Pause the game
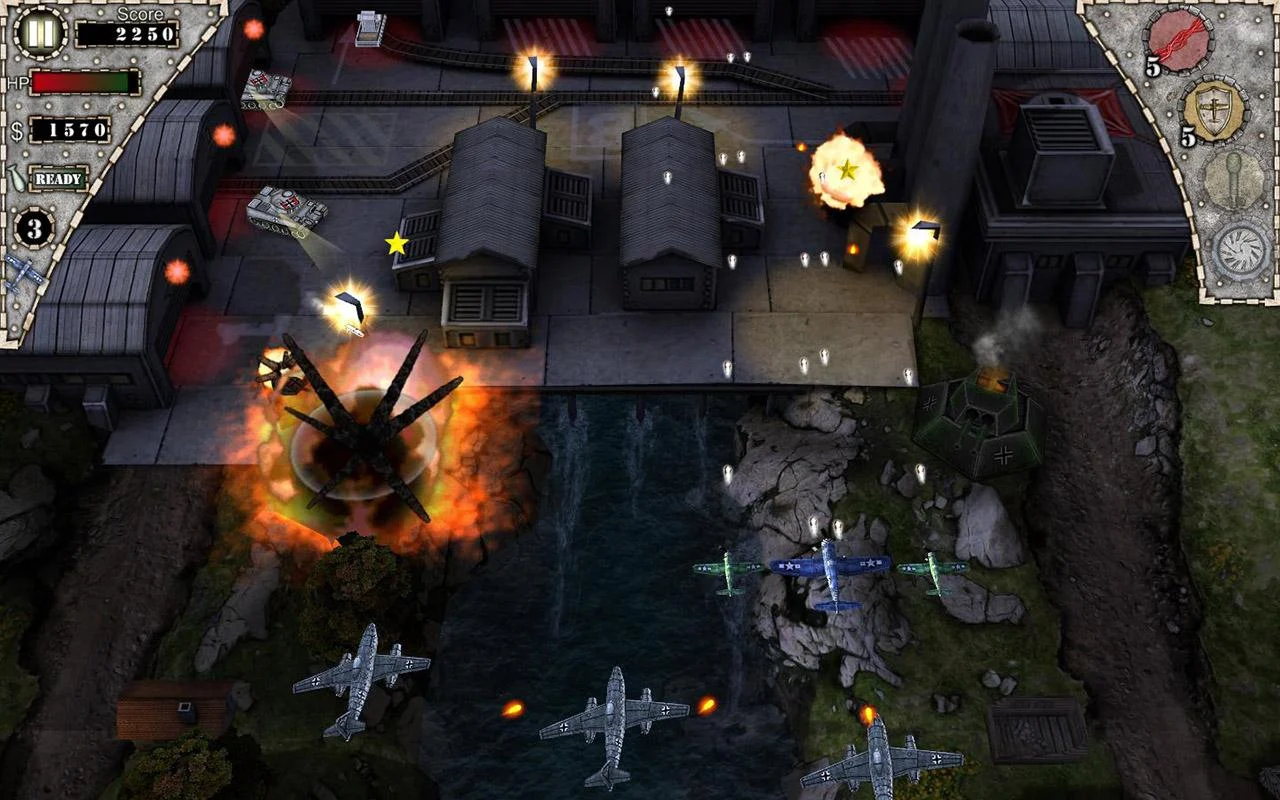This screenshot has width=1280, height=800. [40, 33]
